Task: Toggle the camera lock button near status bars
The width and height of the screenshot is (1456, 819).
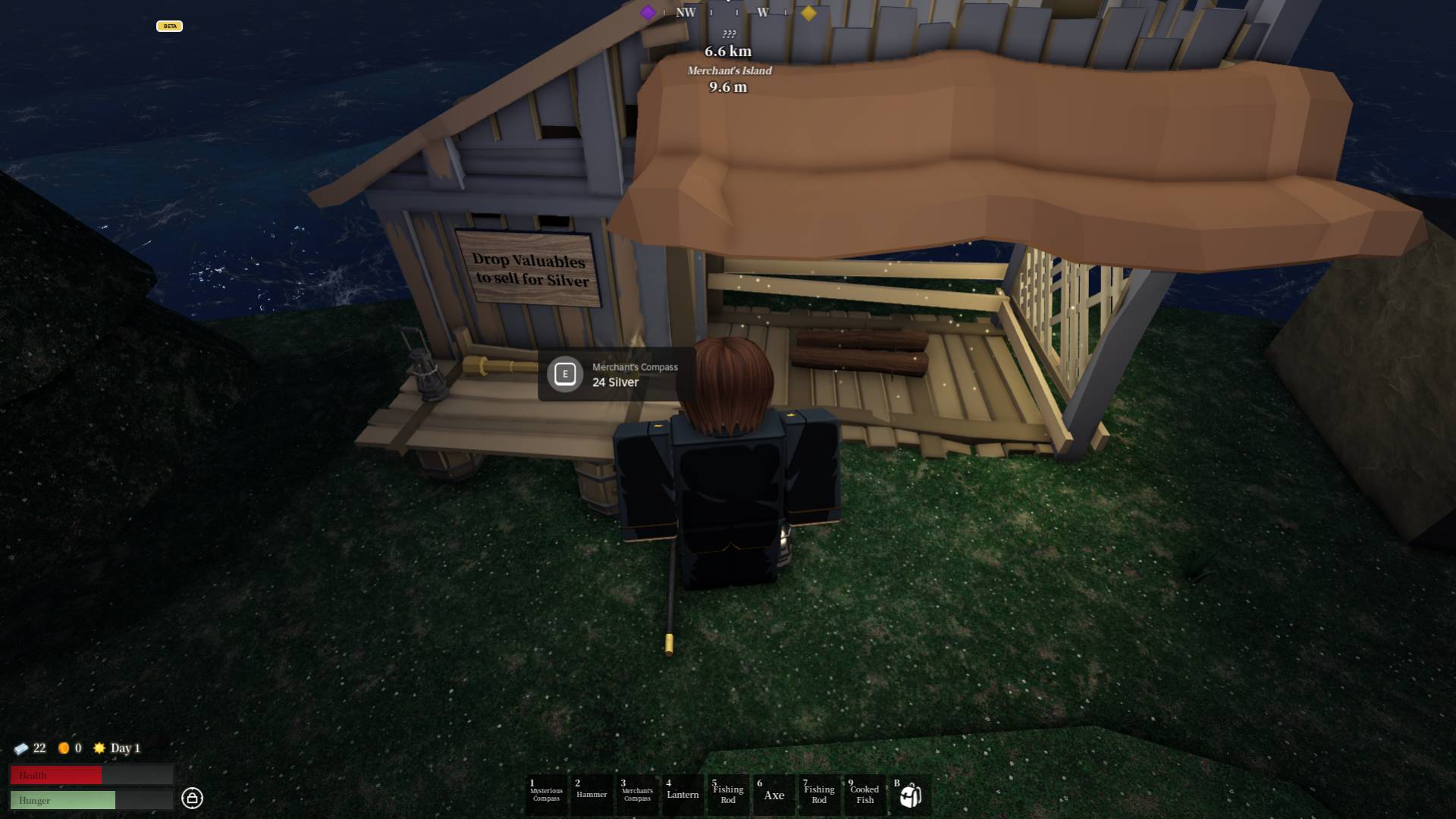Action: coord(193,799)
